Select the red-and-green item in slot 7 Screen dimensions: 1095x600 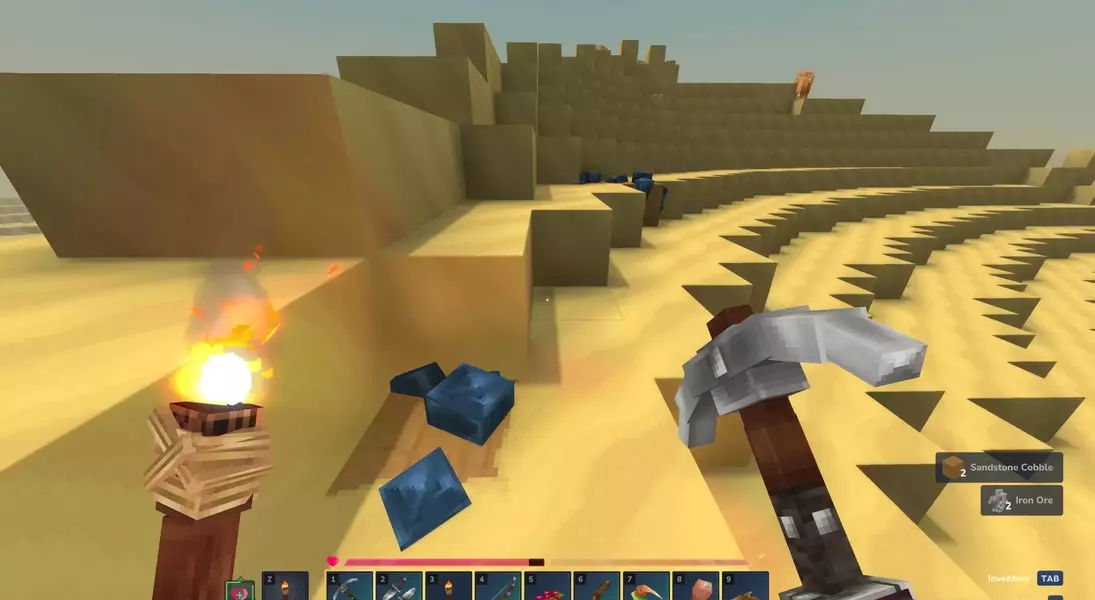[x=646, y=587]
